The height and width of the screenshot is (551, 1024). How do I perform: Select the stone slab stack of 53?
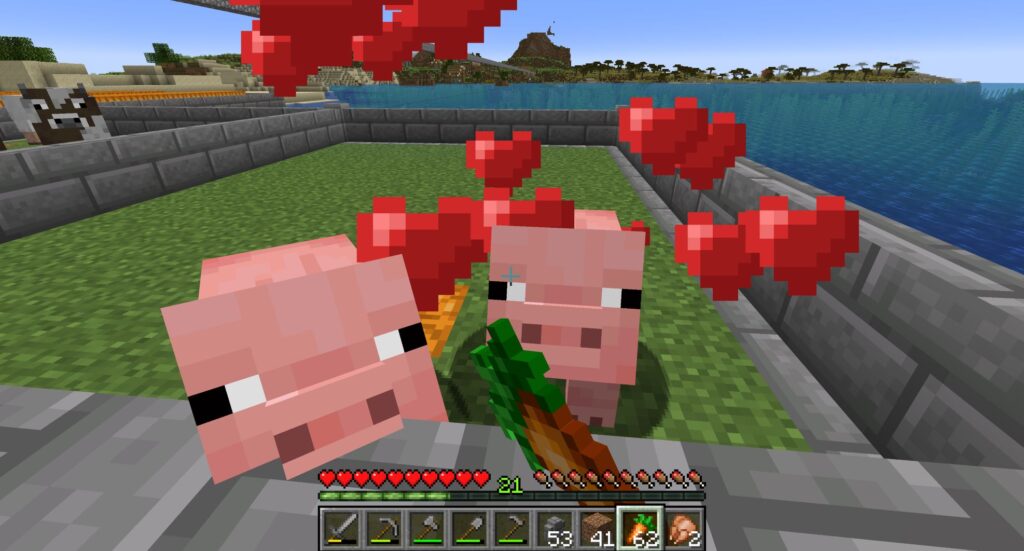(554, 527)
